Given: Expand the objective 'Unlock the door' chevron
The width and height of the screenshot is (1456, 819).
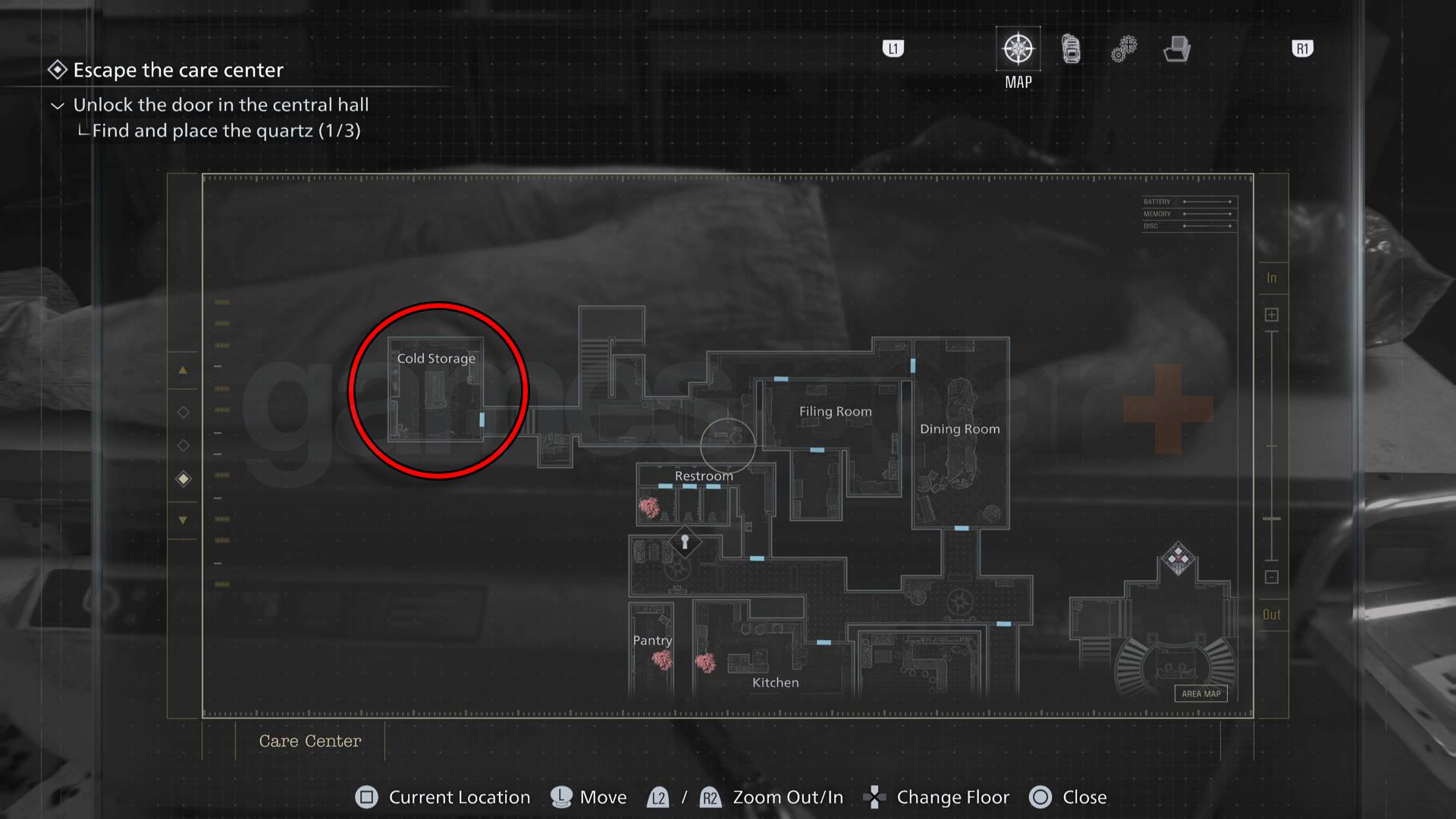Looking at the screenshot, I should [x=57, y=106].
